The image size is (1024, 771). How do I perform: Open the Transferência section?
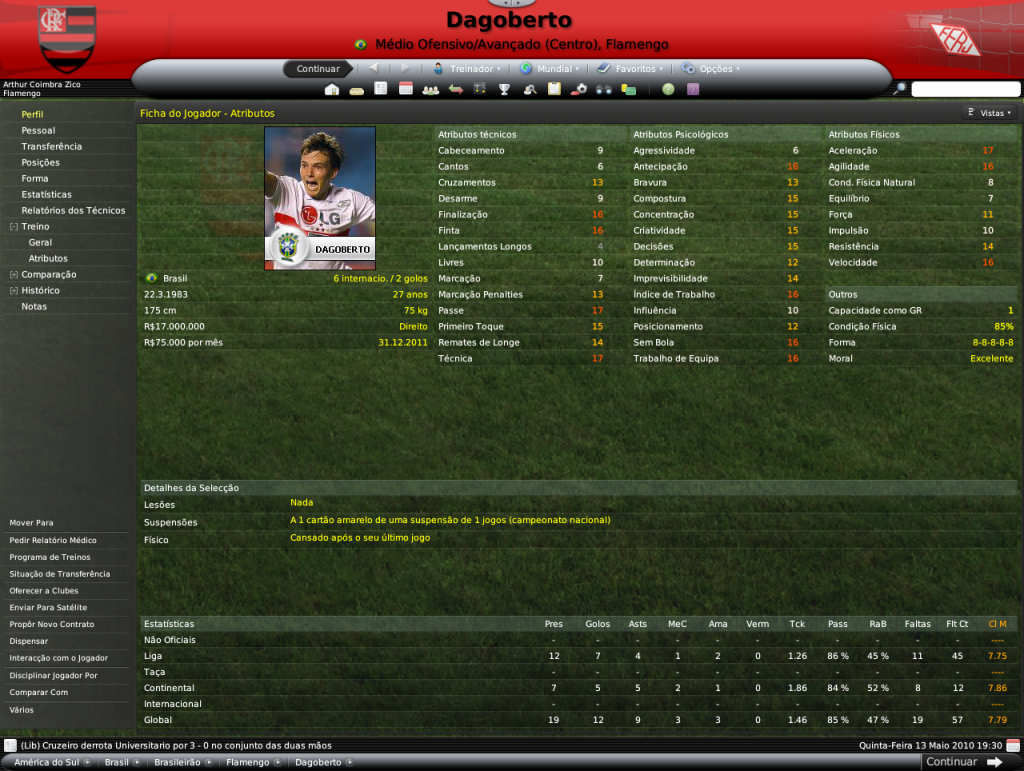pos(51,146)
